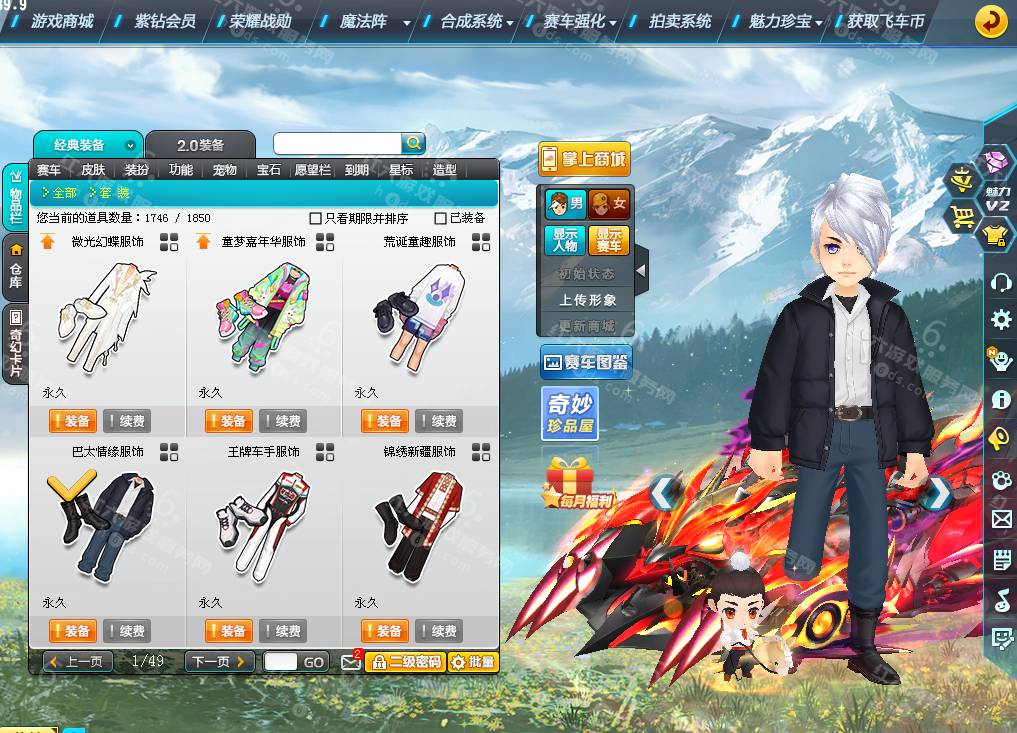Toggle 只看期限并排序 checkbox
The image size is (1017, 733).
(x=316, y=218)
